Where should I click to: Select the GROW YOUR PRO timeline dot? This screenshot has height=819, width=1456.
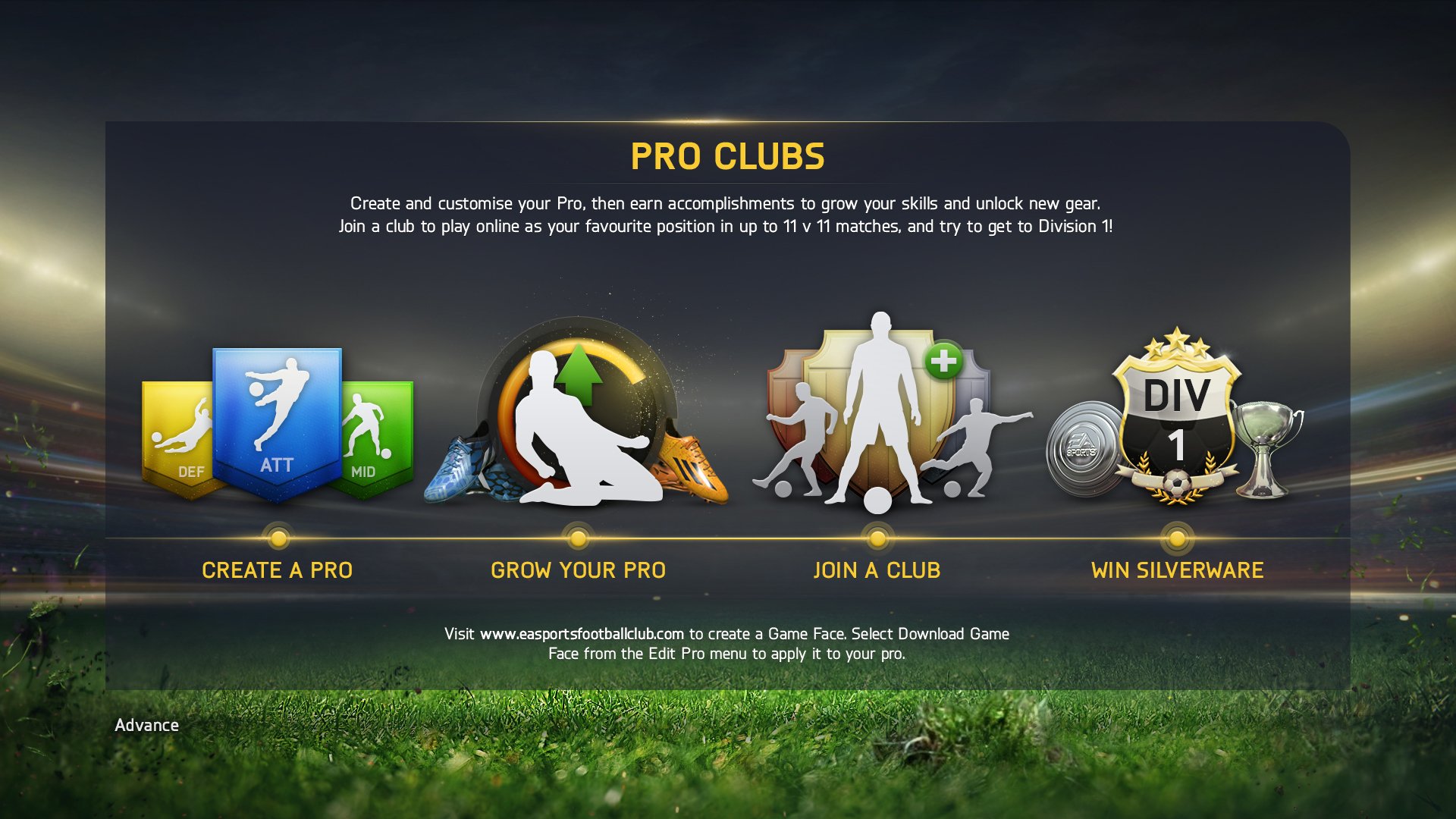[x=578, y=540]
